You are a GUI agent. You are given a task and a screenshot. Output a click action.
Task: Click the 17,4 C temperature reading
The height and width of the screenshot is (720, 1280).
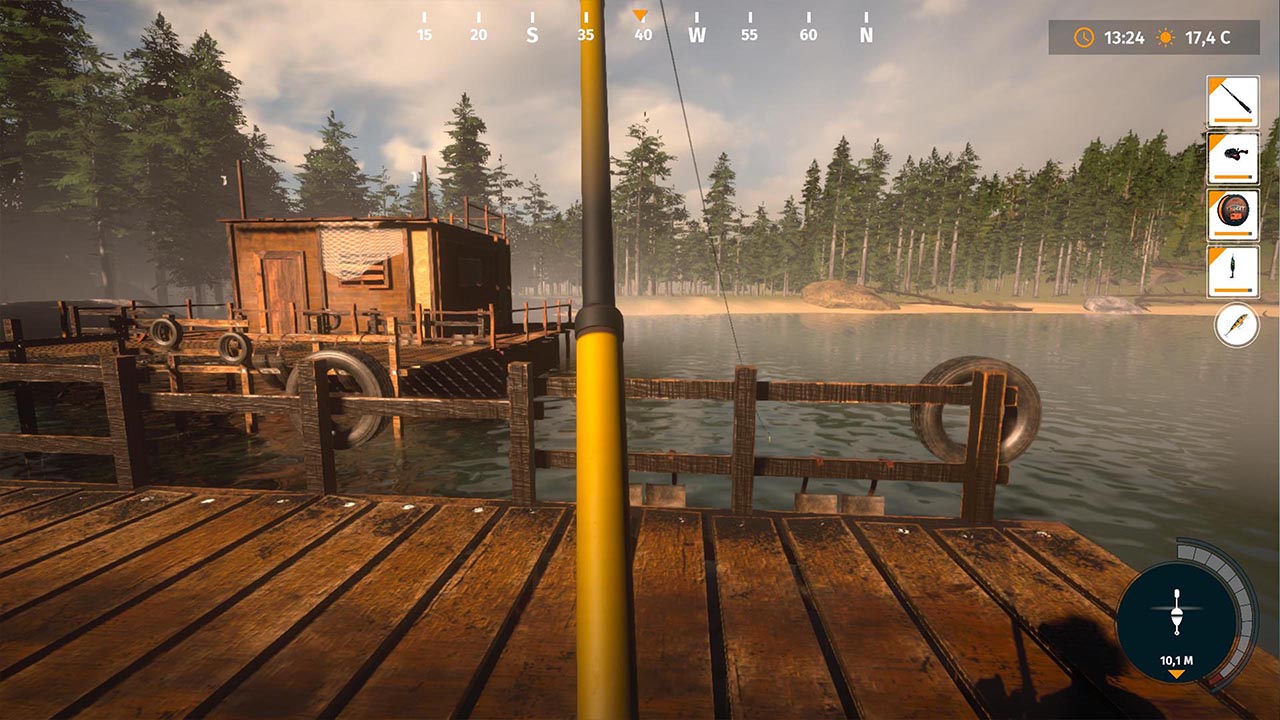(x=1210, y=38)
